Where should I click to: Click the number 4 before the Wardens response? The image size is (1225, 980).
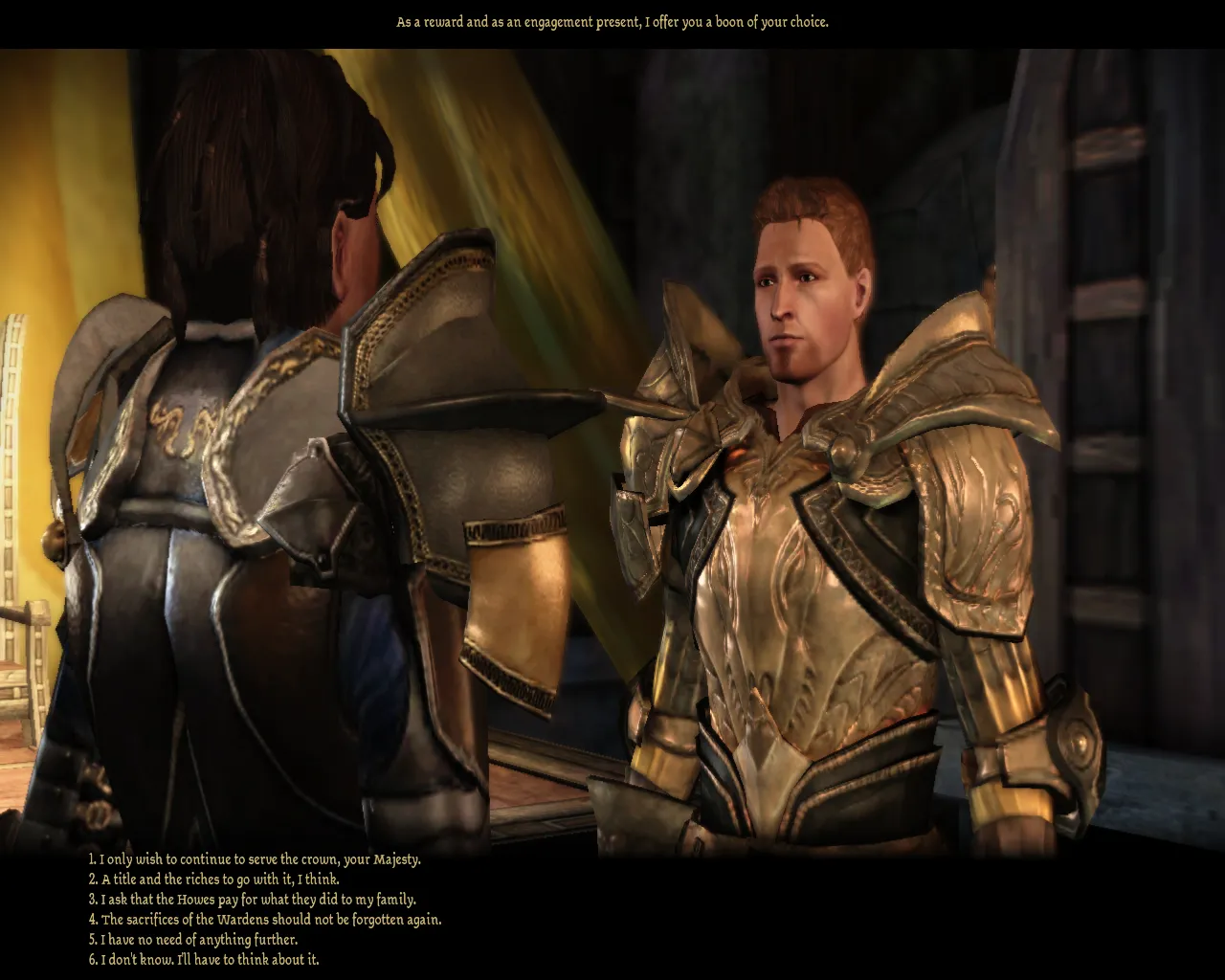coord(92,919)
